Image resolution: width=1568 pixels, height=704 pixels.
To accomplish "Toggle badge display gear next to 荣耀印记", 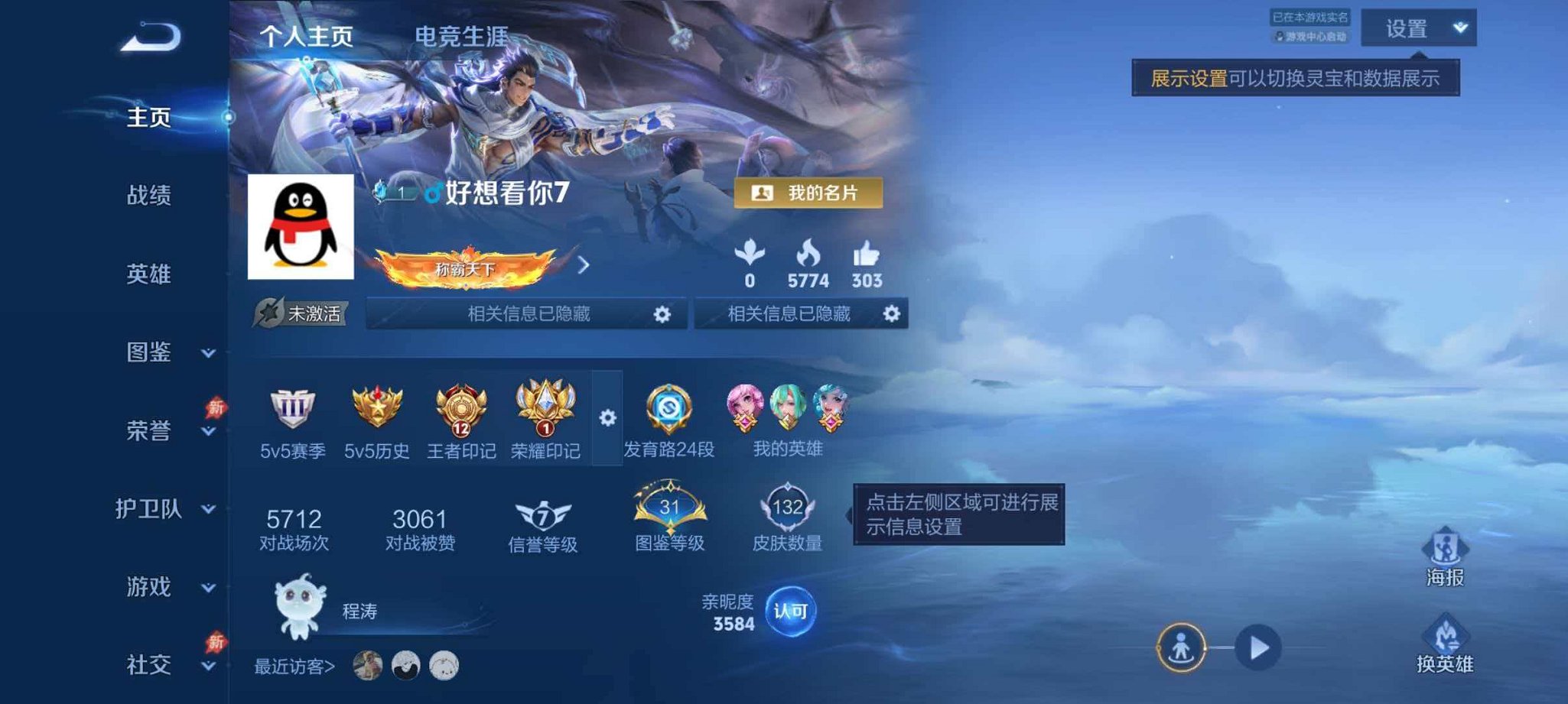I will [x=607, y=415].
